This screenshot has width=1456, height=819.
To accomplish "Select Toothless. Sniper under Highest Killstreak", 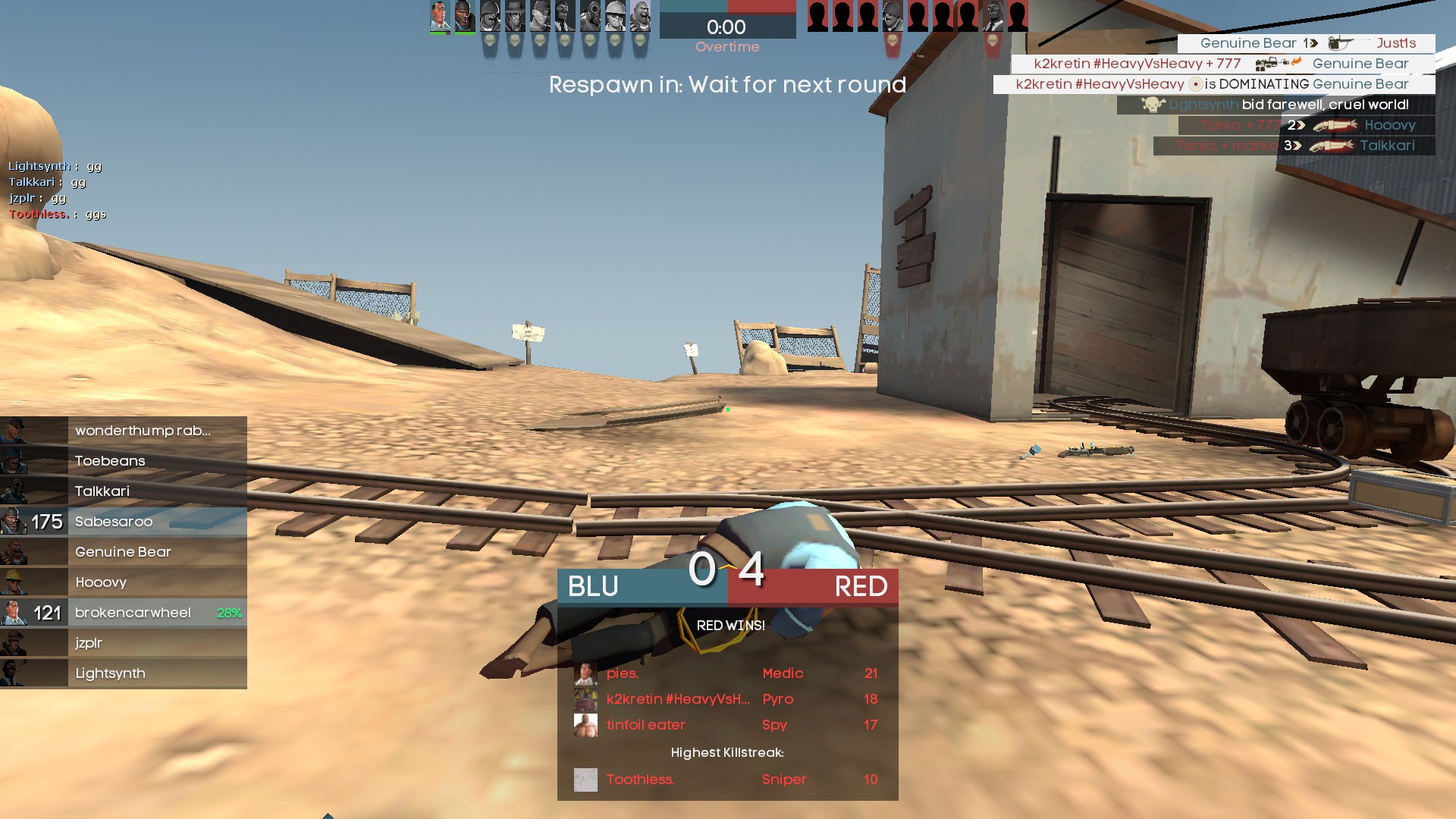I will click(726, 780).
